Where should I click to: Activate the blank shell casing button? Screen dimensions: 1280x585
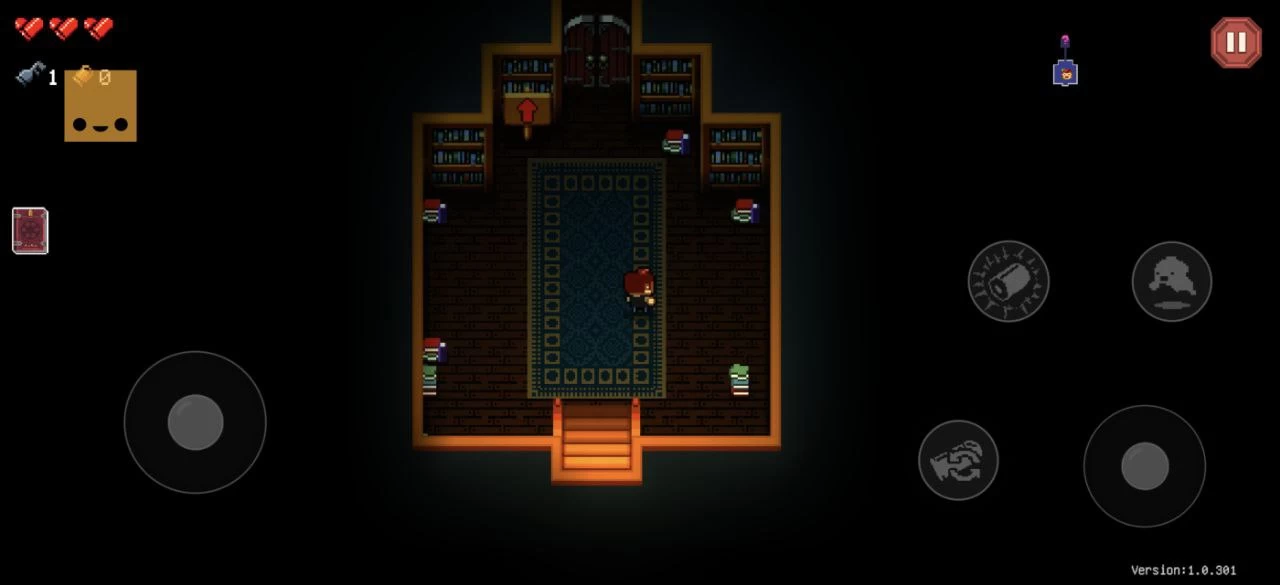[x=1008, y=281]
